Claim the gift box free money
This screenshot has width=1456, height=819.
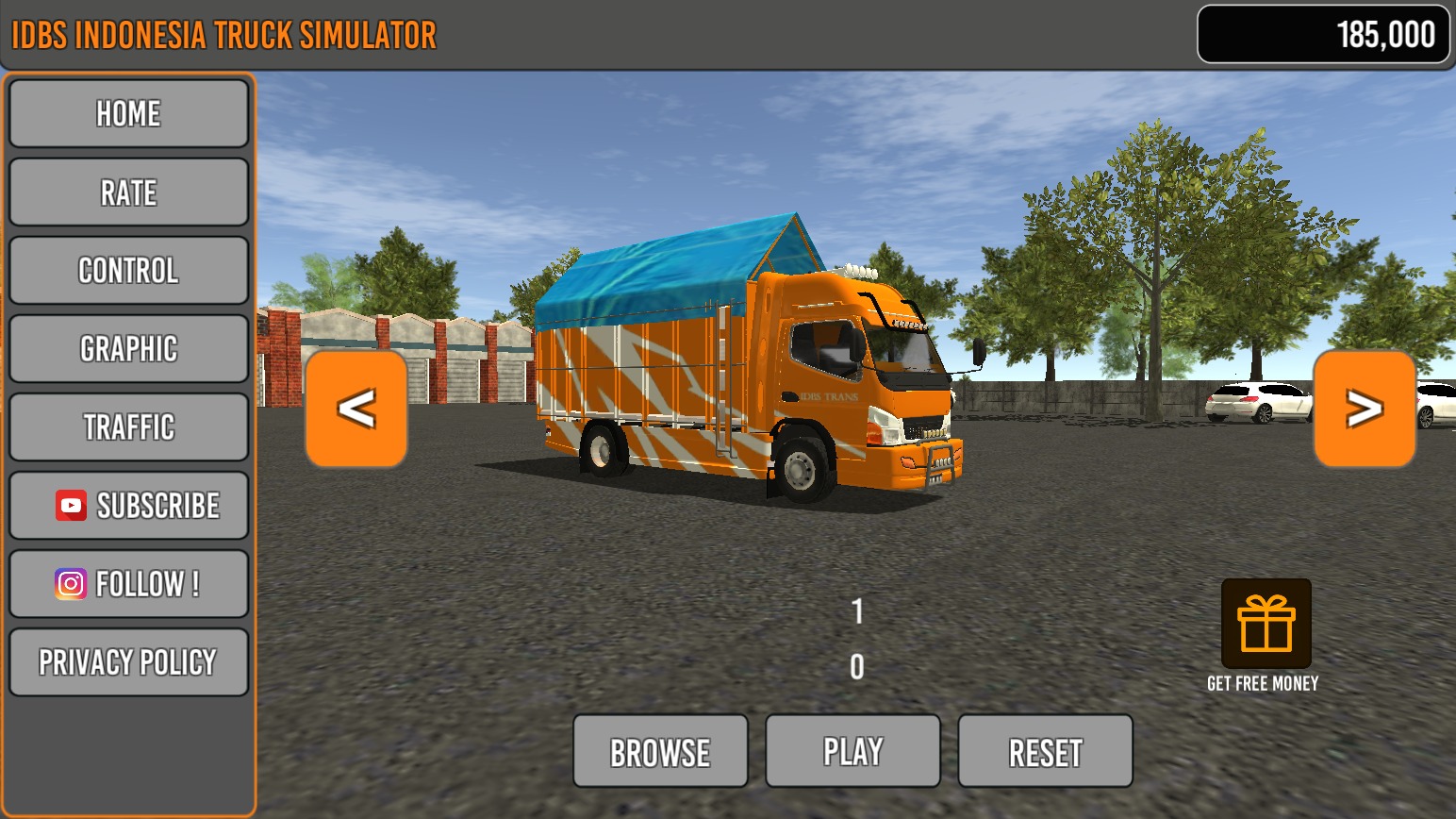click(x=1266, y=625)
